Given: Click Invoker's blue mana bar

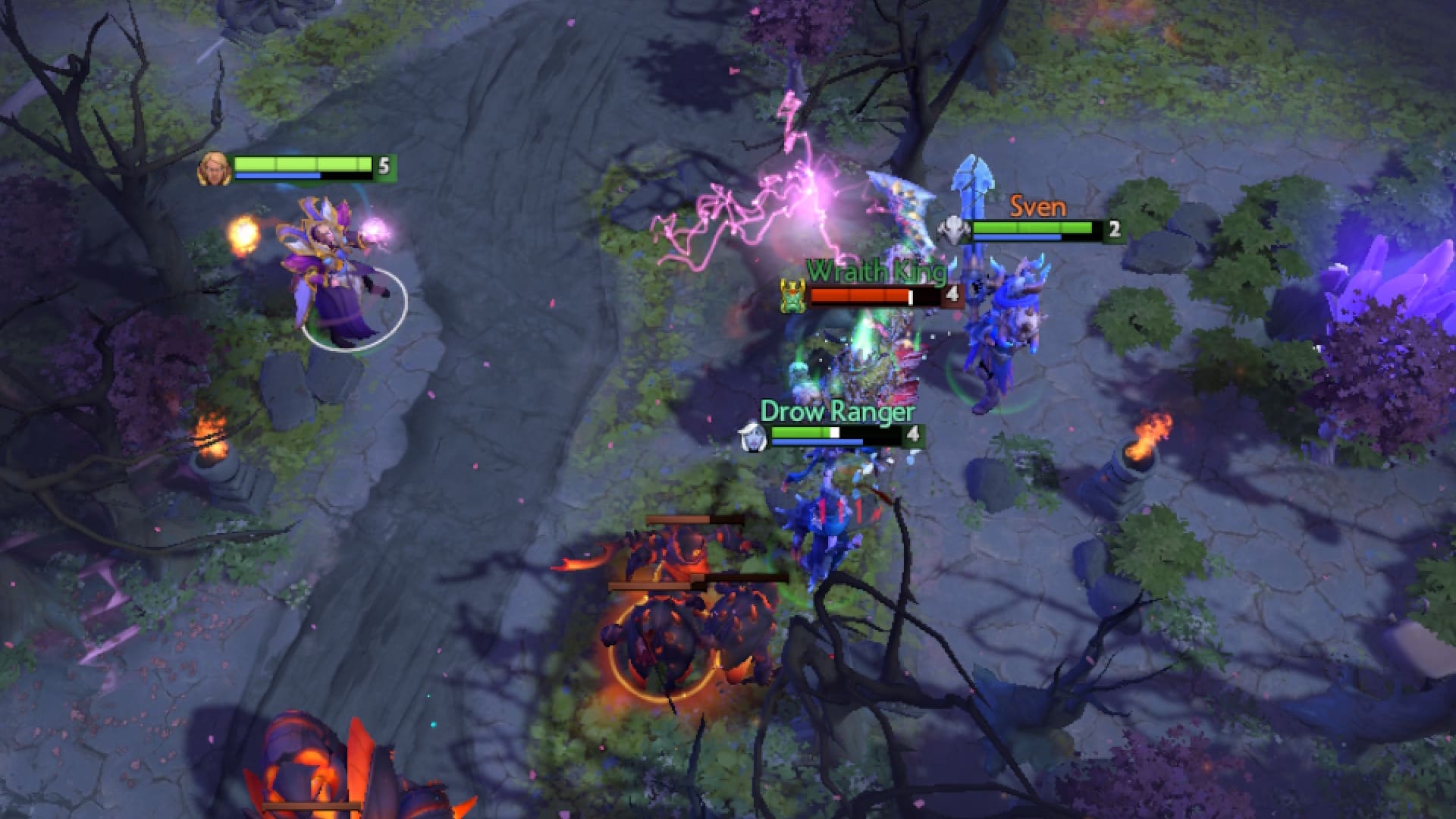Looking at the screenshot, I should tap(279, 176).
